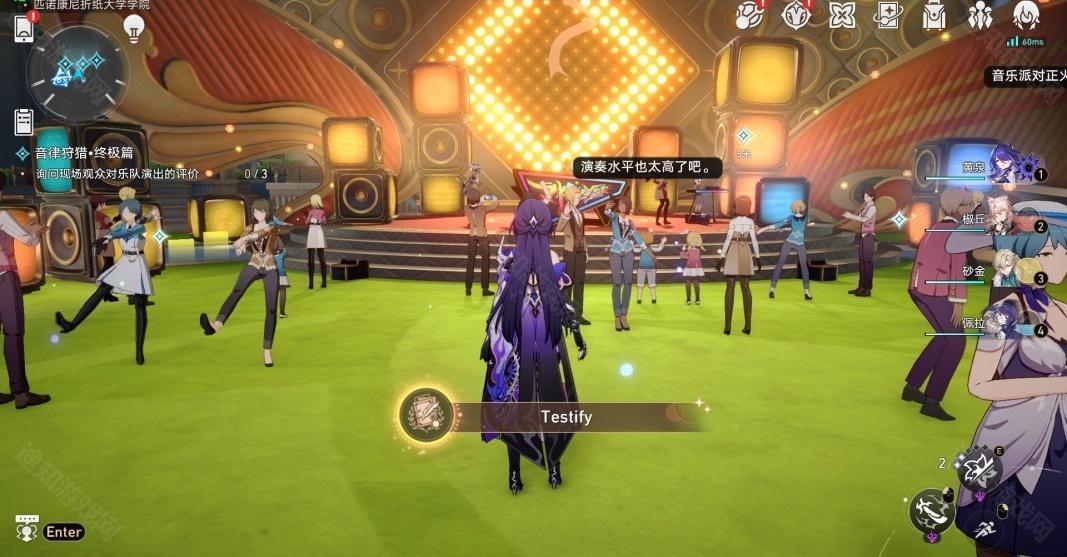Open the star card warp icon
The image size is (1067, 557).
[x=888, y=15]
